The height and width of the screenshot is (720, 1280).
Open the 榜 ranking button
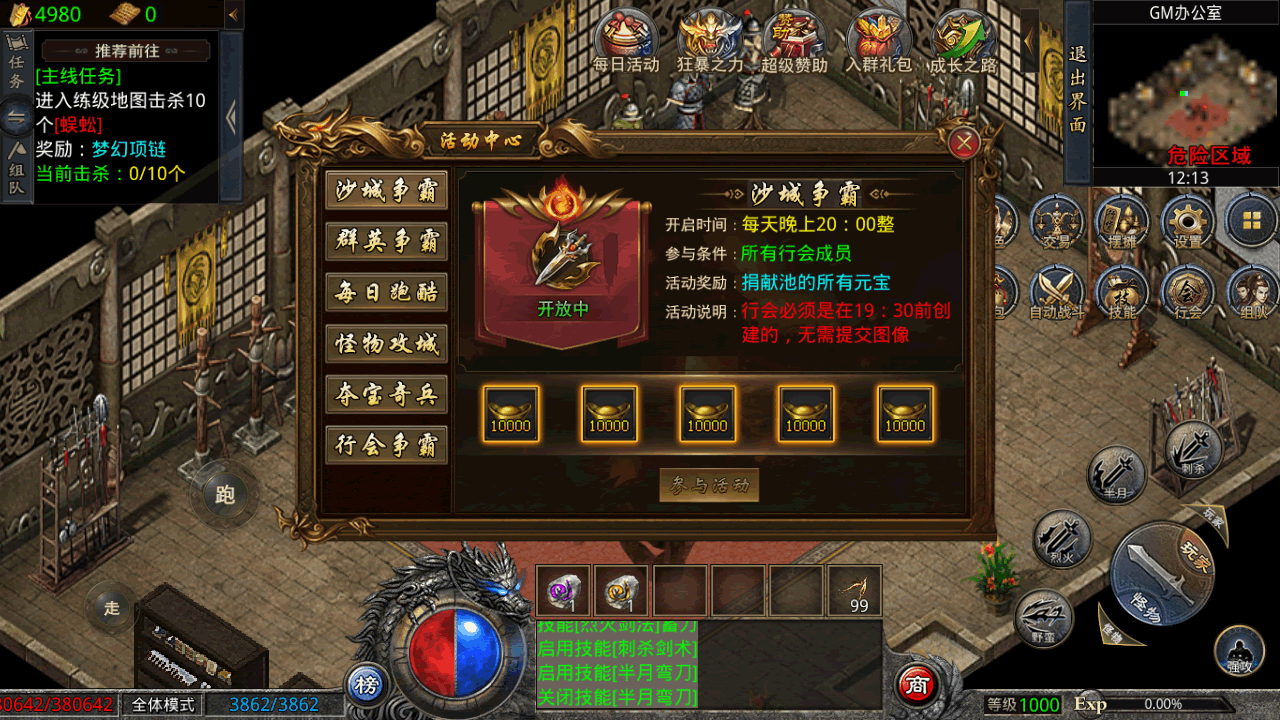pos(367,685)
